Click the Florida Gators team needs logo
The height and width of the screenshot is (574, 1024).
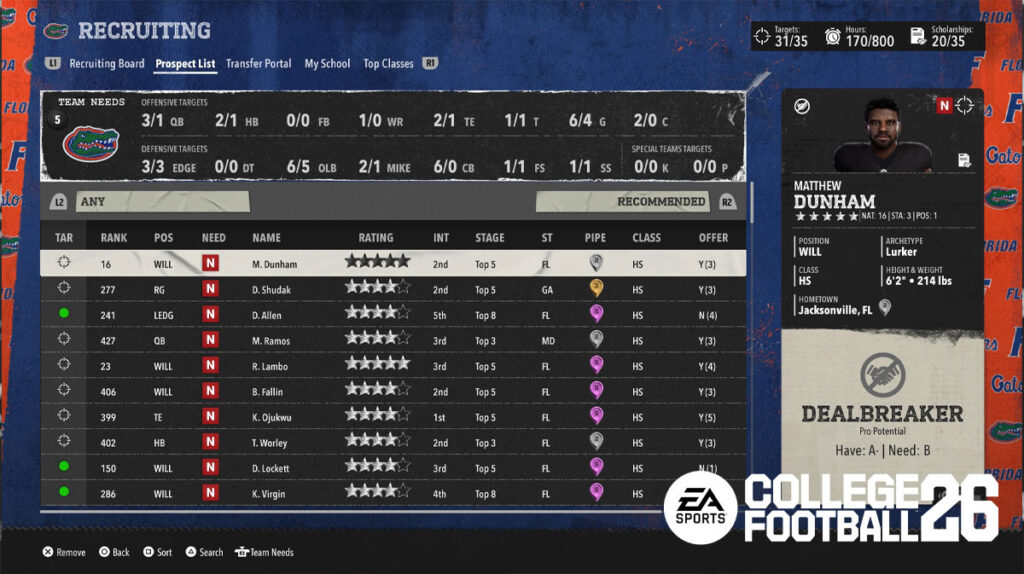click(91, 145)
